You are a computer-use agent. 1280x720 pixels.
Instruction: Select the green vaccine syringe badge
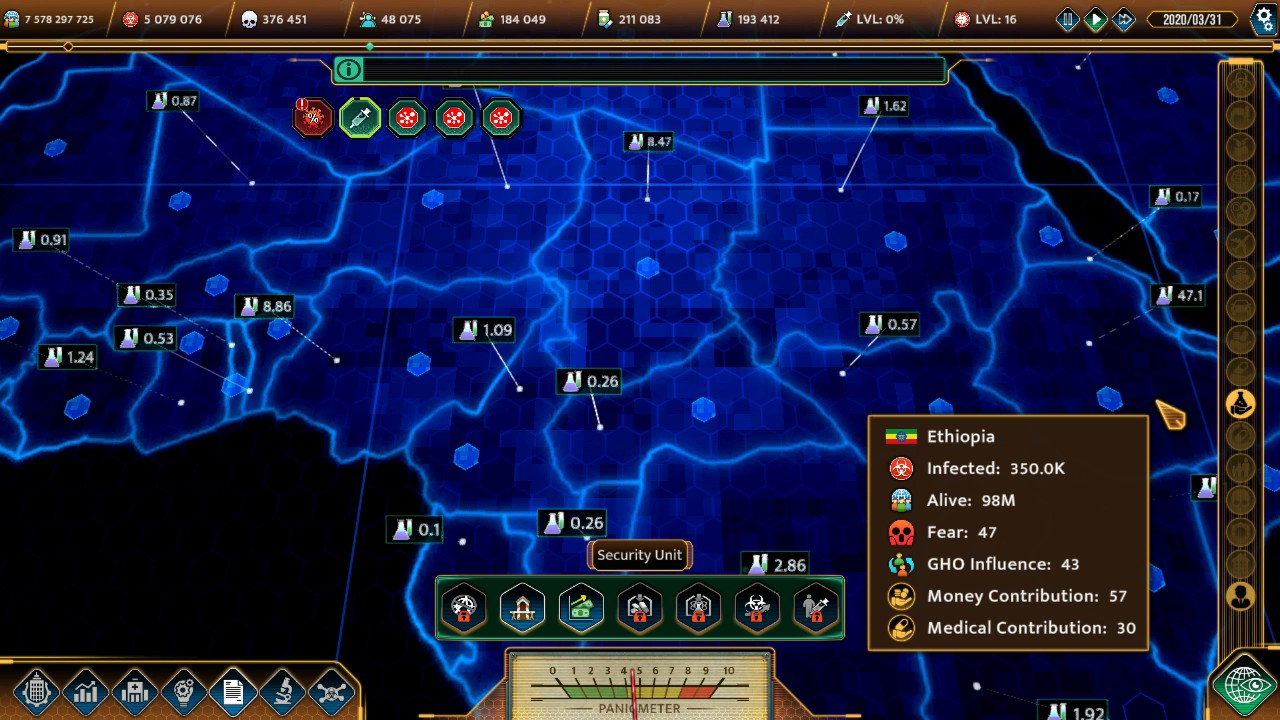(359, 117)
